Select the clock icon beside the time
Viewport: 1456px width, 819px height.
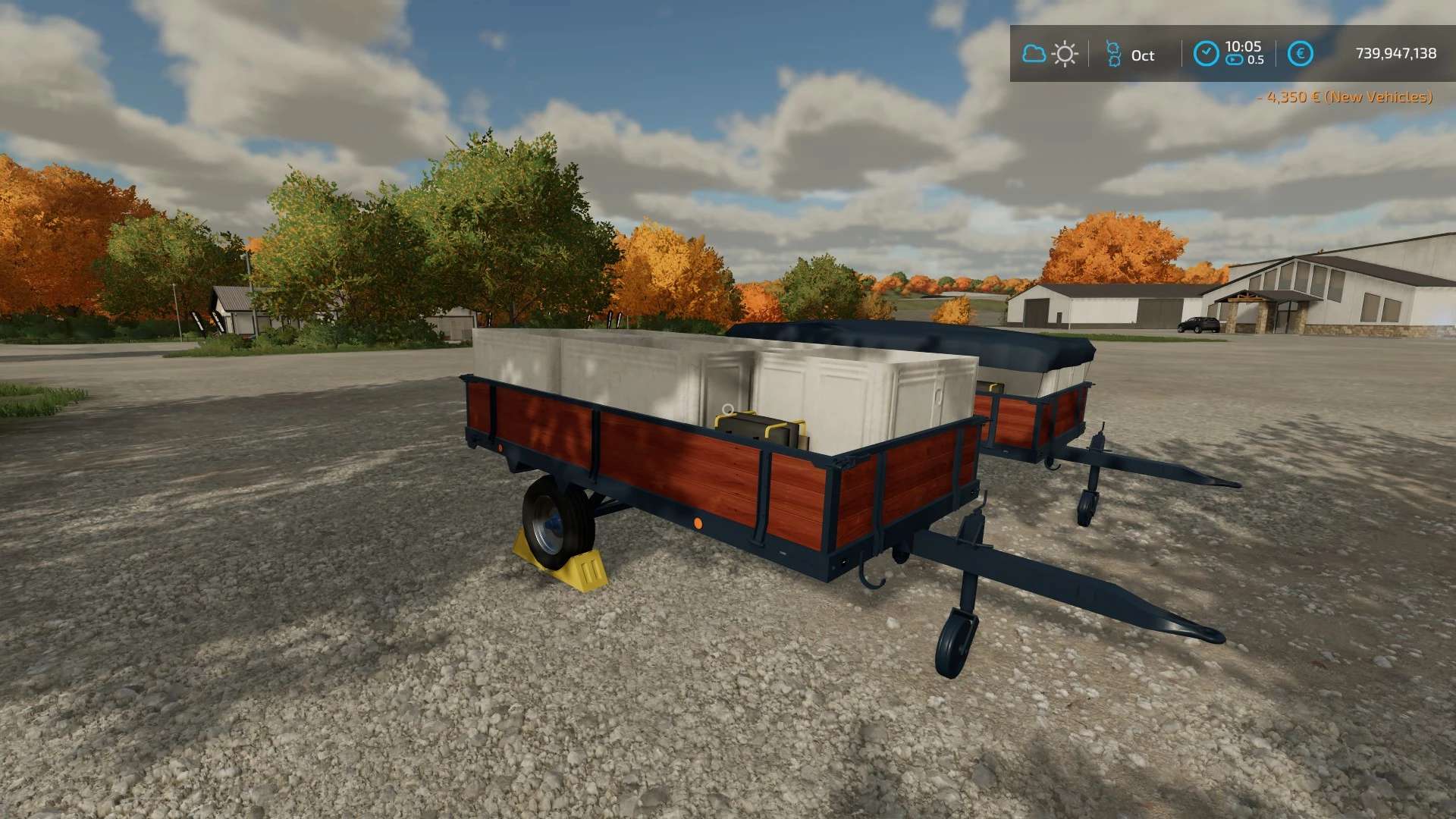(x=1206, y=54)
